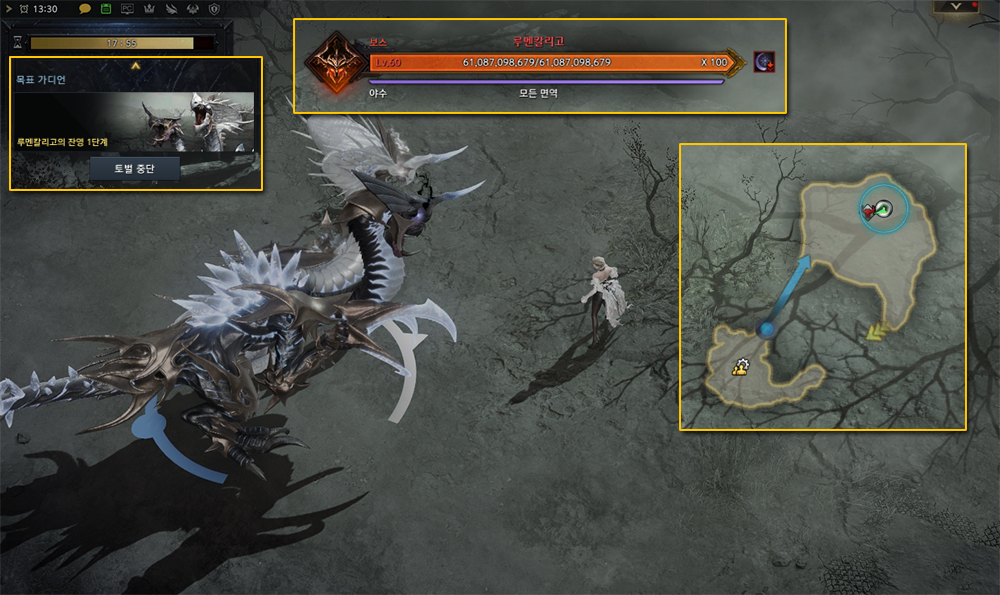Open the chat speech bubble icon
1000x595 pixels.
pos(86,8)
